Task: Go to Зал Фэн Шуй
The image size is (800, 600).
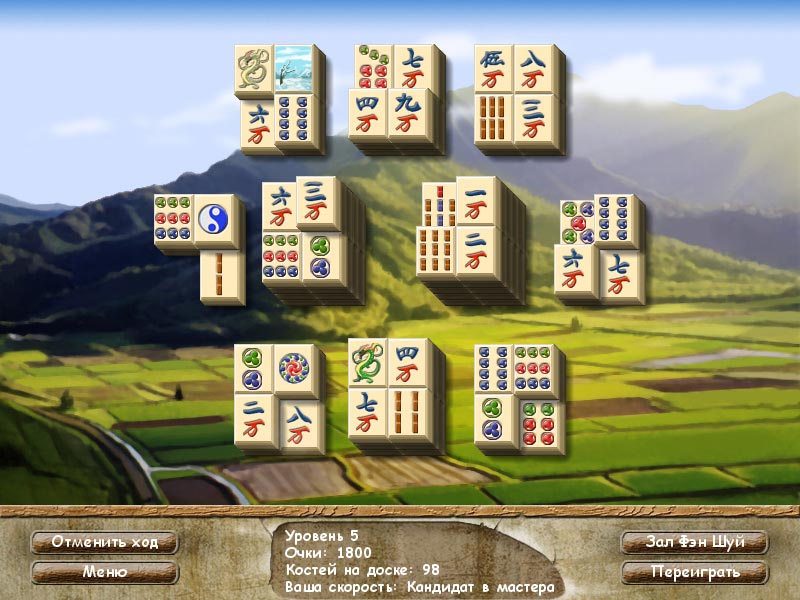Action: [695, 543]
